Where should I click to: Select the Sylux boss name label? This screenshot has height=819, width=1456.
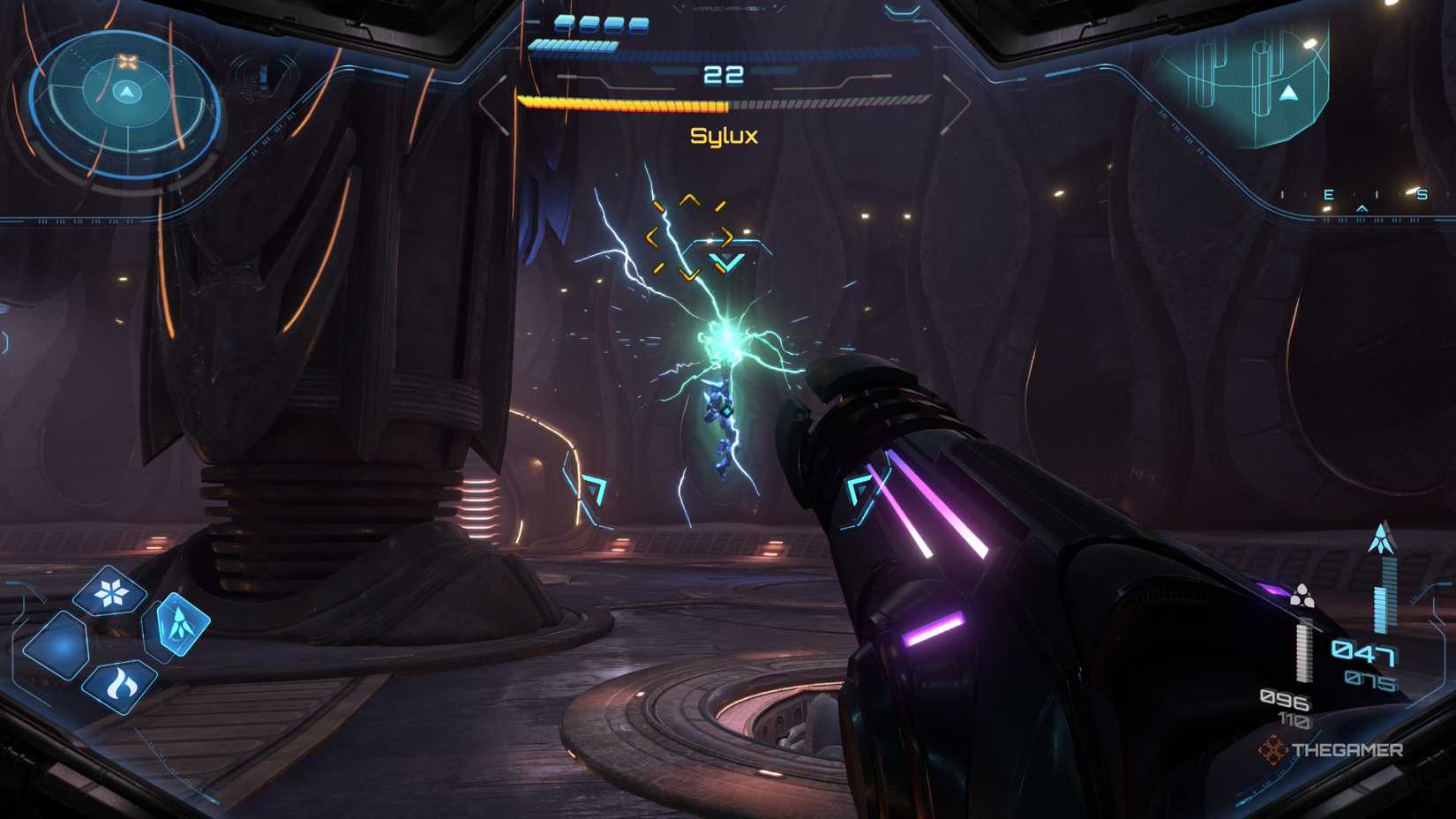pos(724,135)
